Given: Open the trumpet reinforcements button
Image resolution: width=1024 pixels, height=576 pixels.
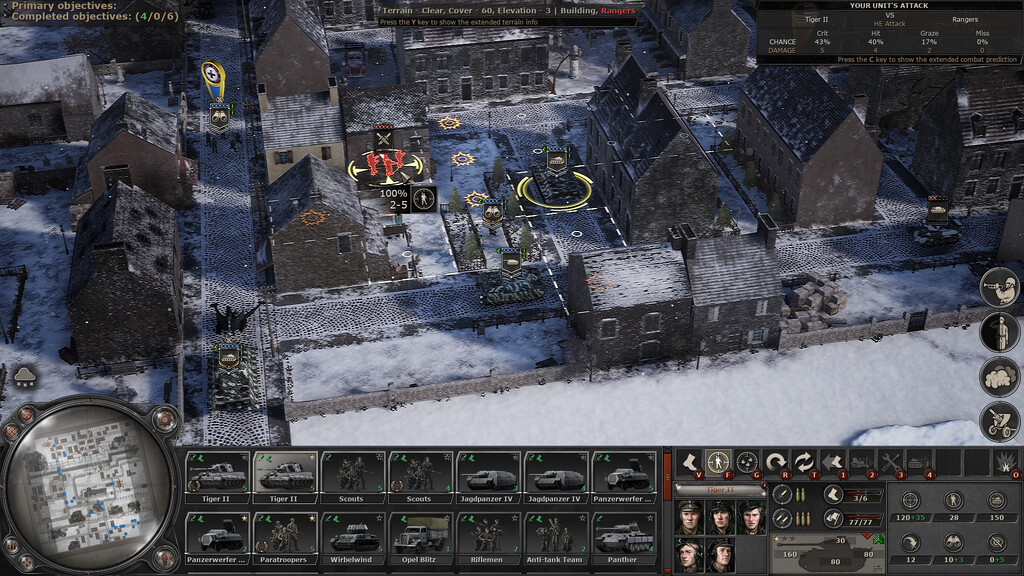Looking at the screenshot, I should tap(999, 287).
